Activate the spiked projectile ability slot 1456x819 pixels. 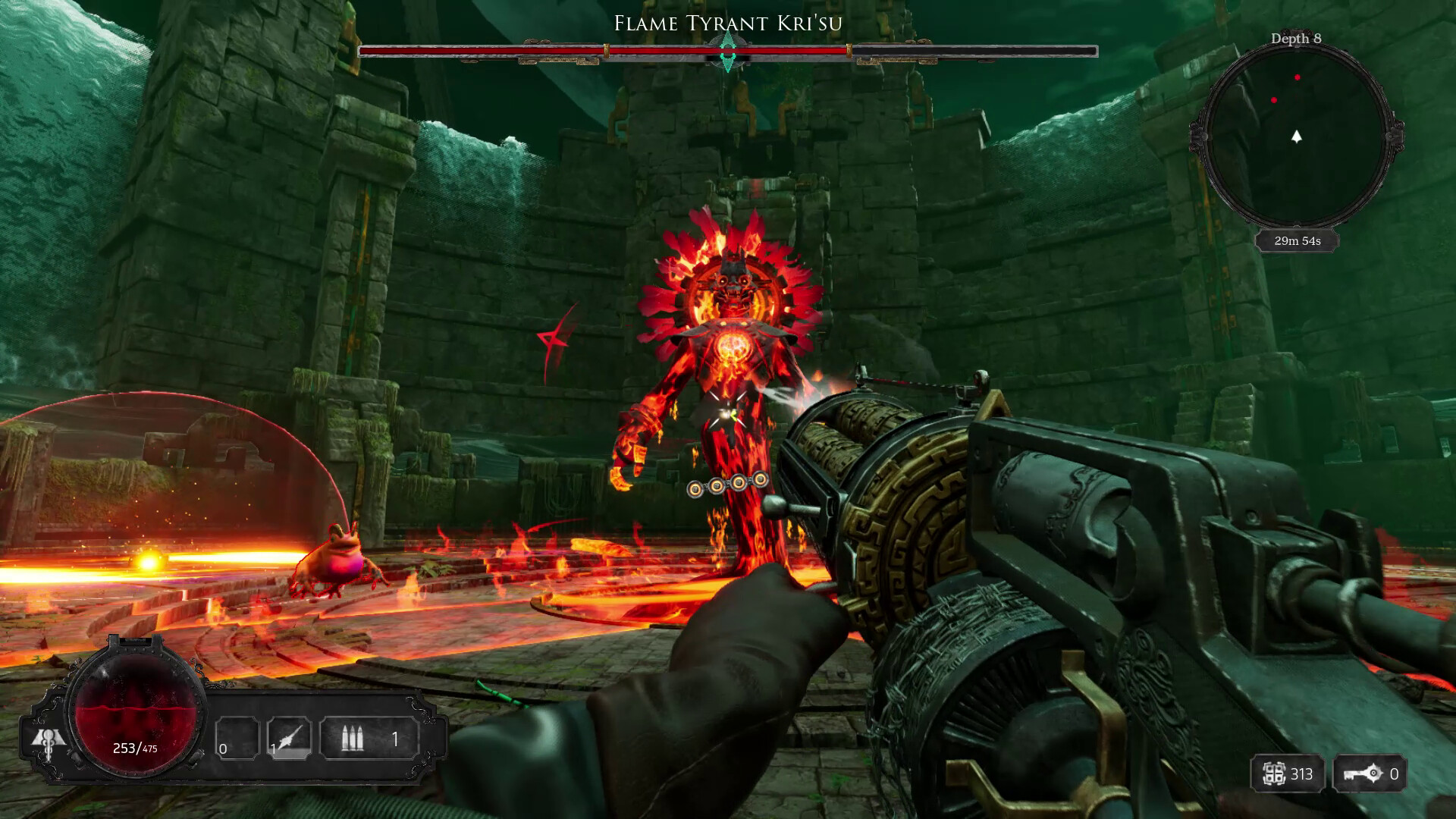pyautogui.click(x=289, y=738)
